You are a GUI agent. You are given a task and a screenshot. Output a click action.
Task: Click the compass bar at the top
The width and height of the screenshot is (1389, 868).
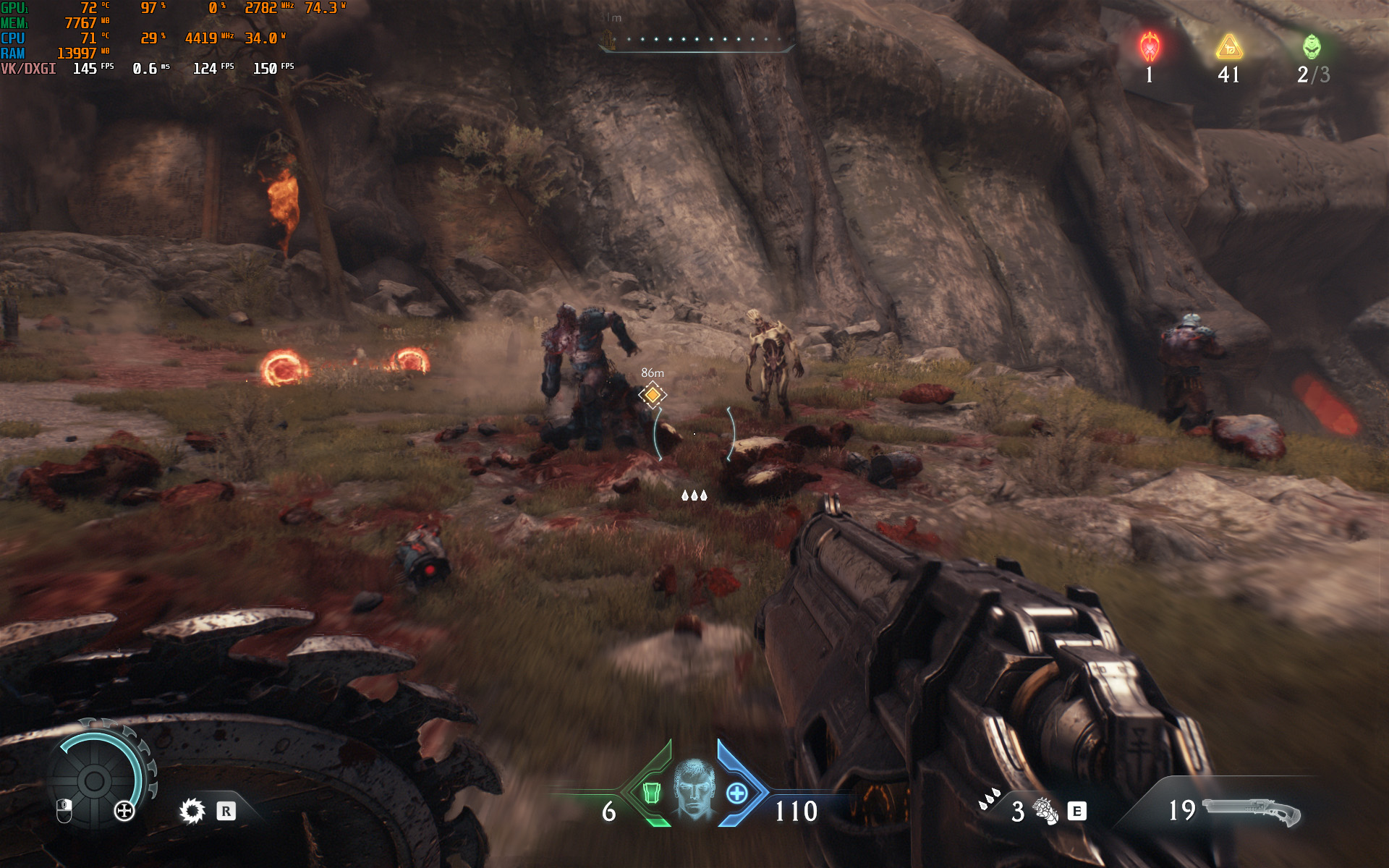click(x=696, y=41)
